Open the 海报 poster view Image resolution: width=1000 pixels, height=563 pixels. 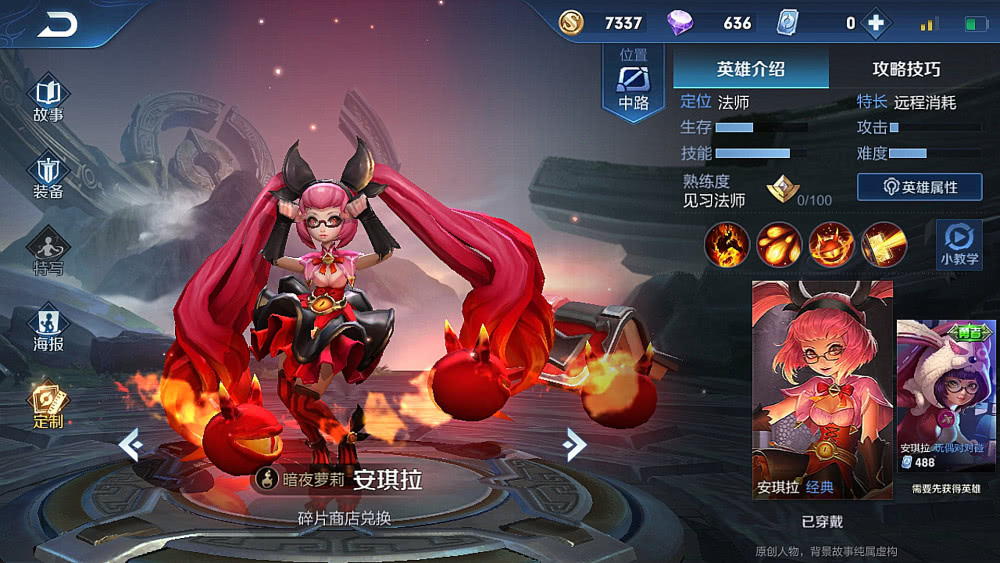pos(48,329)
